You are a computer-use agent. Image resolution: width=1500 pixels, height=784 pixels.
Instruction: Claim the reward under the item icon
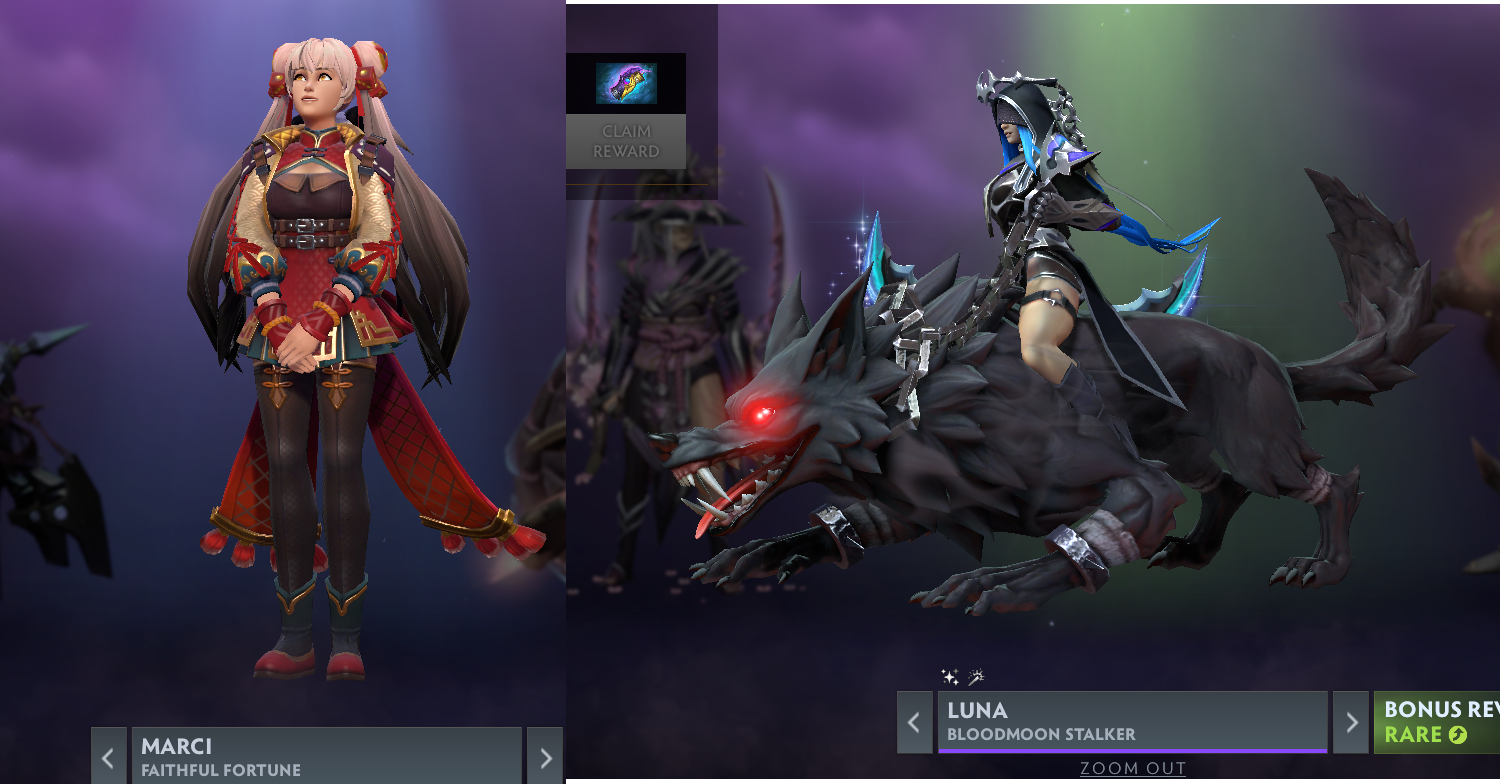626,141
